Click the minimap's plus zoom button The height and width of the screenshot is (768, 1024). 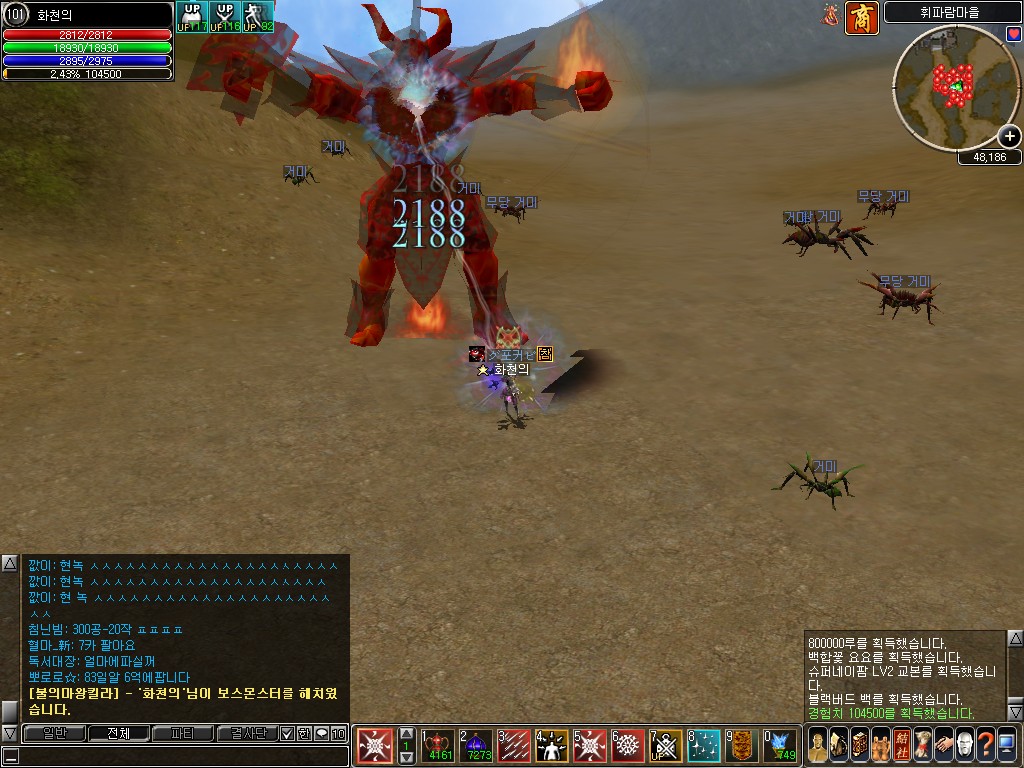tap(1009, 137)
